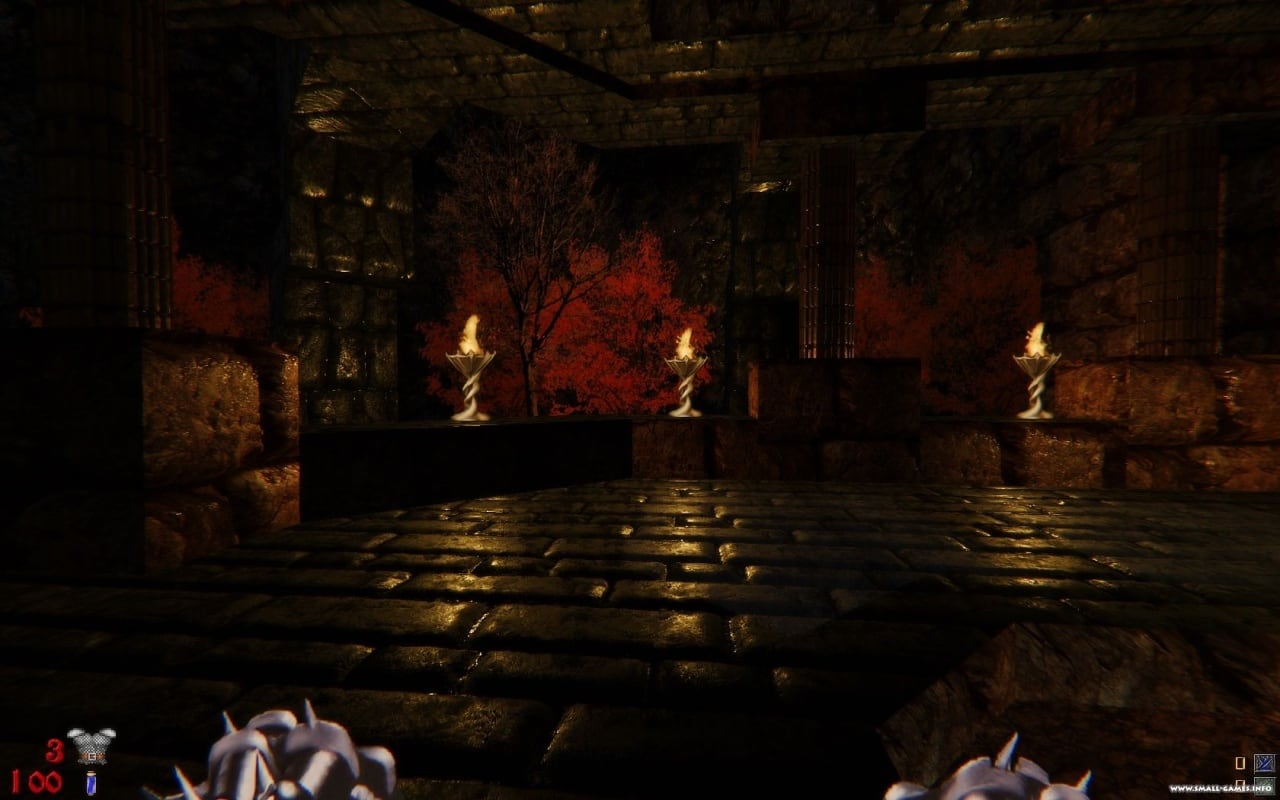1280x800 pixels.
Task: Select the blue mana ammo icon
Action: coord(1264,764)
